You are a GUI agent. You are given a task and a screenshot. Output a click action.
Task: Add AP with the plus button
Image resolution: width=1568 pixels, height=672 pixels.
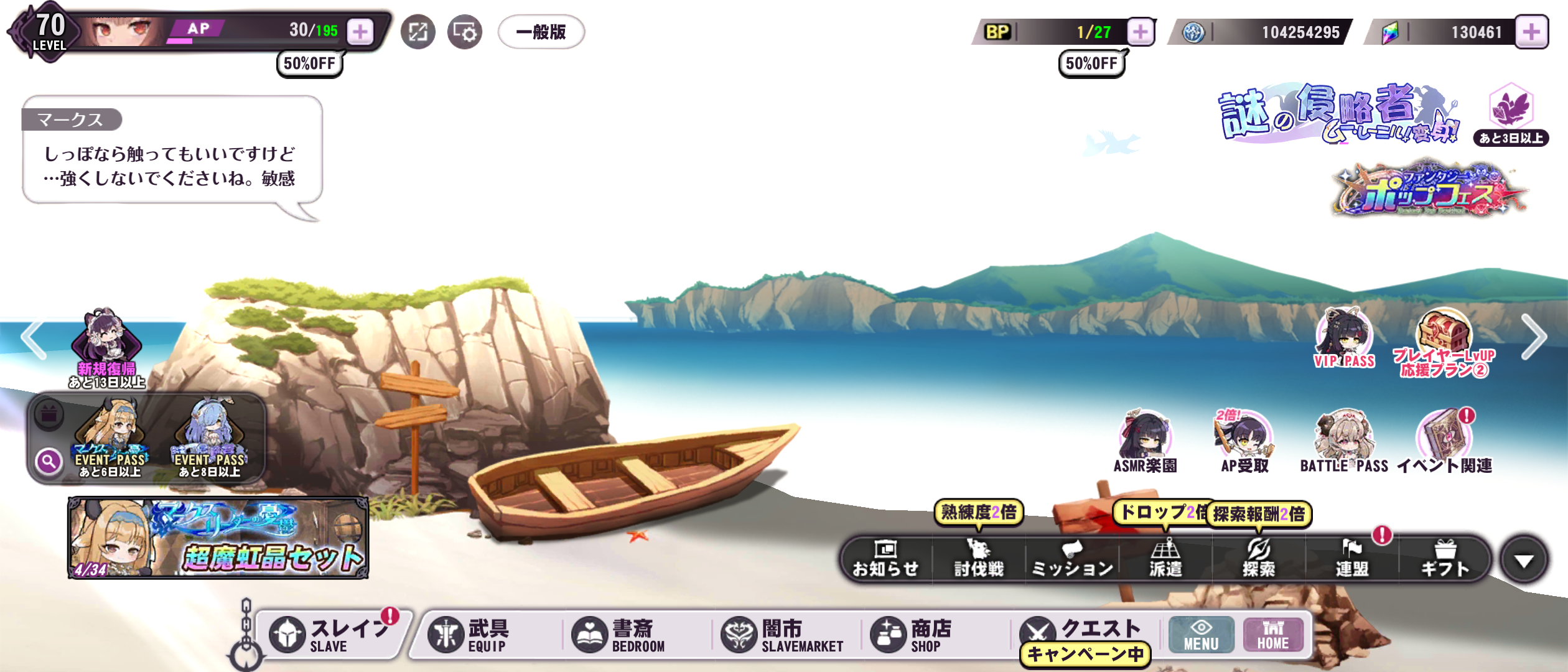(360, 32)
